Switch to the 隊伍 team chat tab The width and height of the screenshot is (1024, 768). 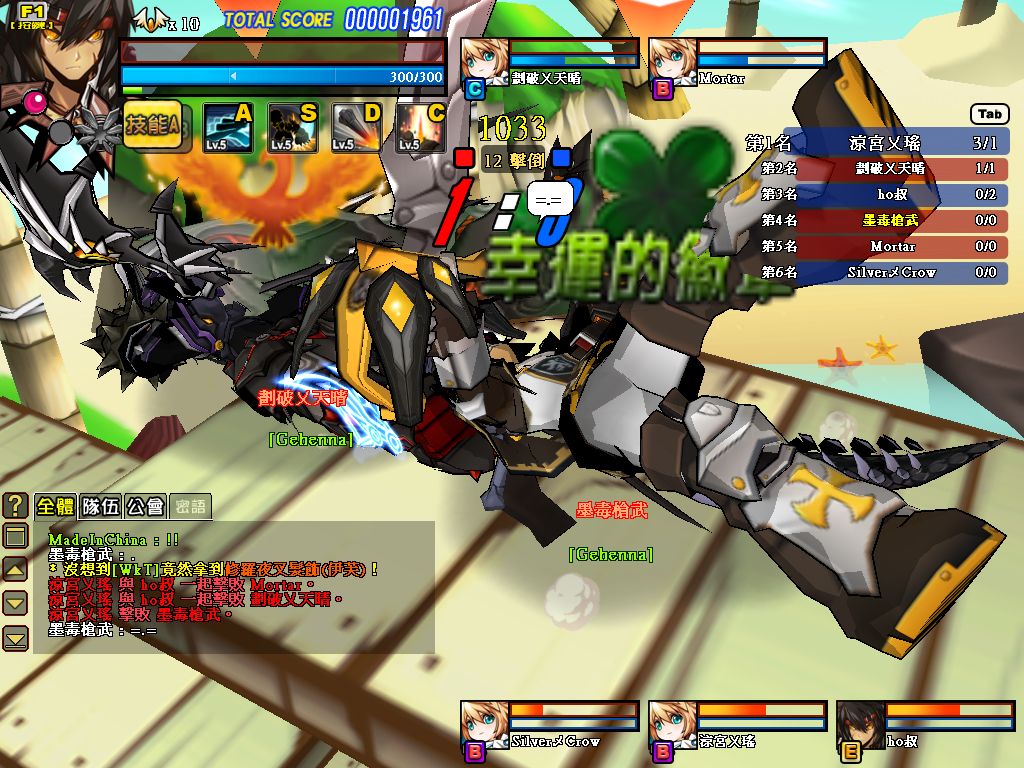pyautogui.click(x=100, y=507)
